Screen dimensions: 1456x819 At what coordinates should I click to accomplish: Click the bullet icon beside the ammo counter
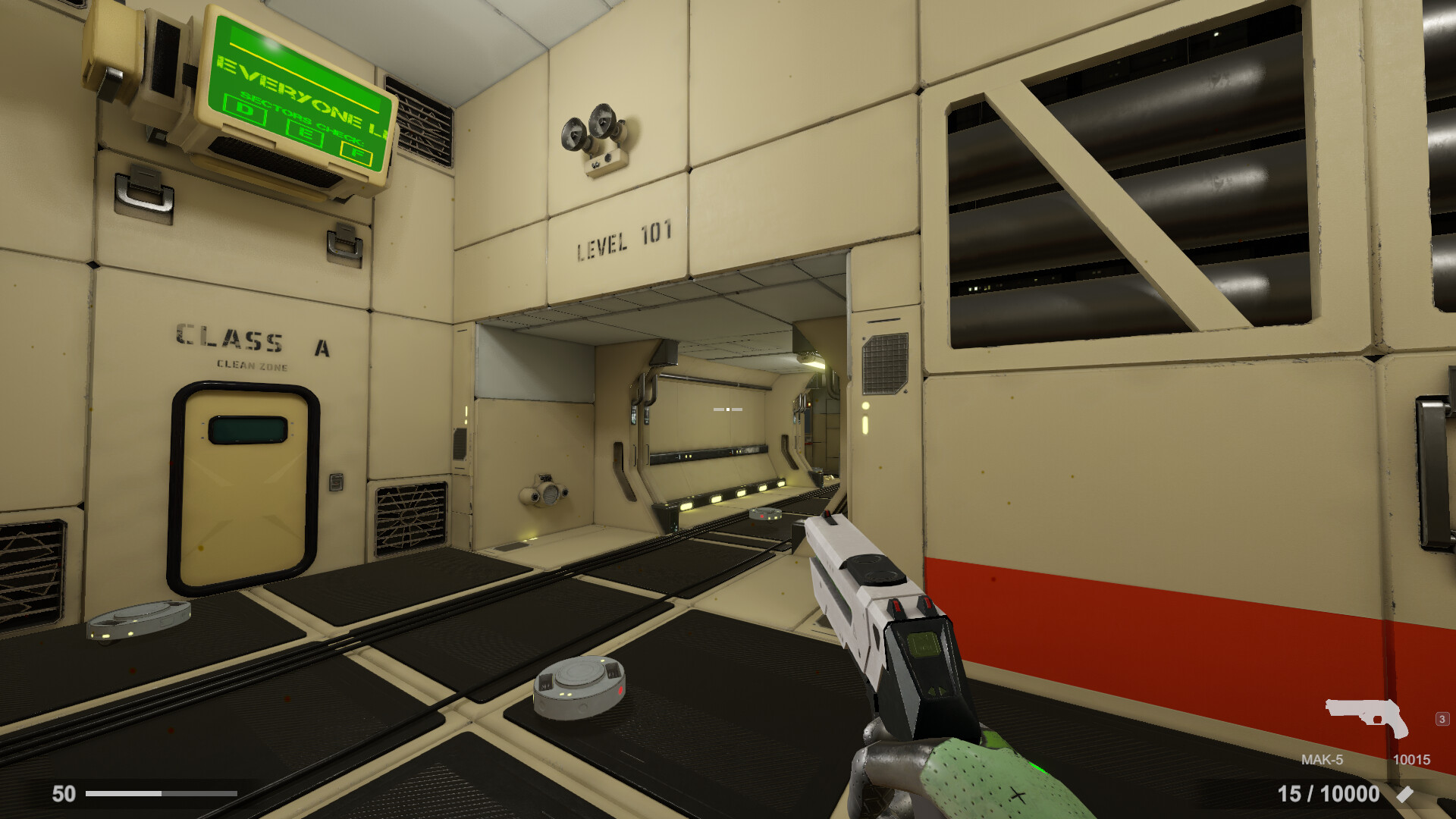[x=1404, y=794]
